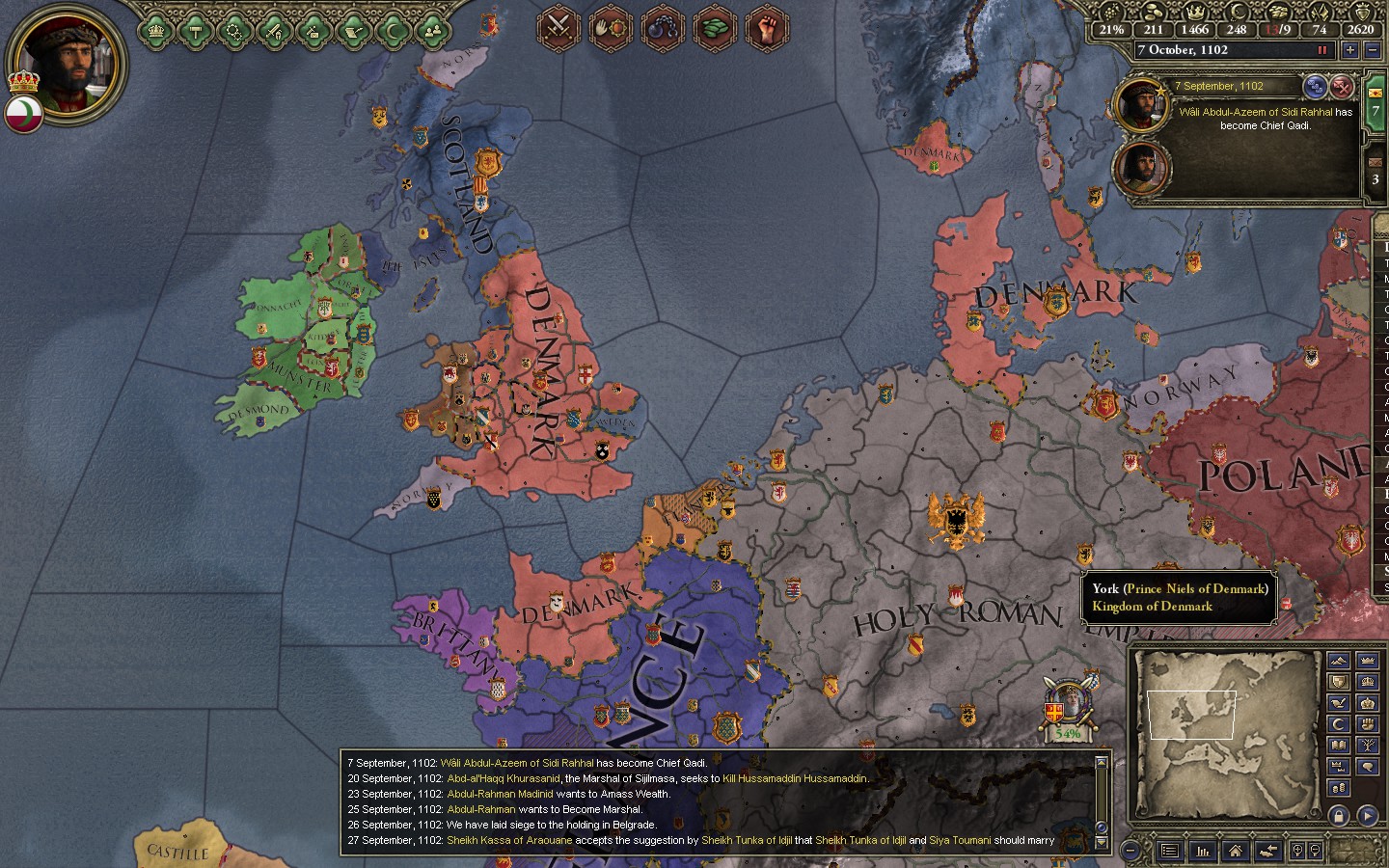1389x868 pixels.
Task: Increase game speed with plus button
Action: click(x=1349, y=50)
